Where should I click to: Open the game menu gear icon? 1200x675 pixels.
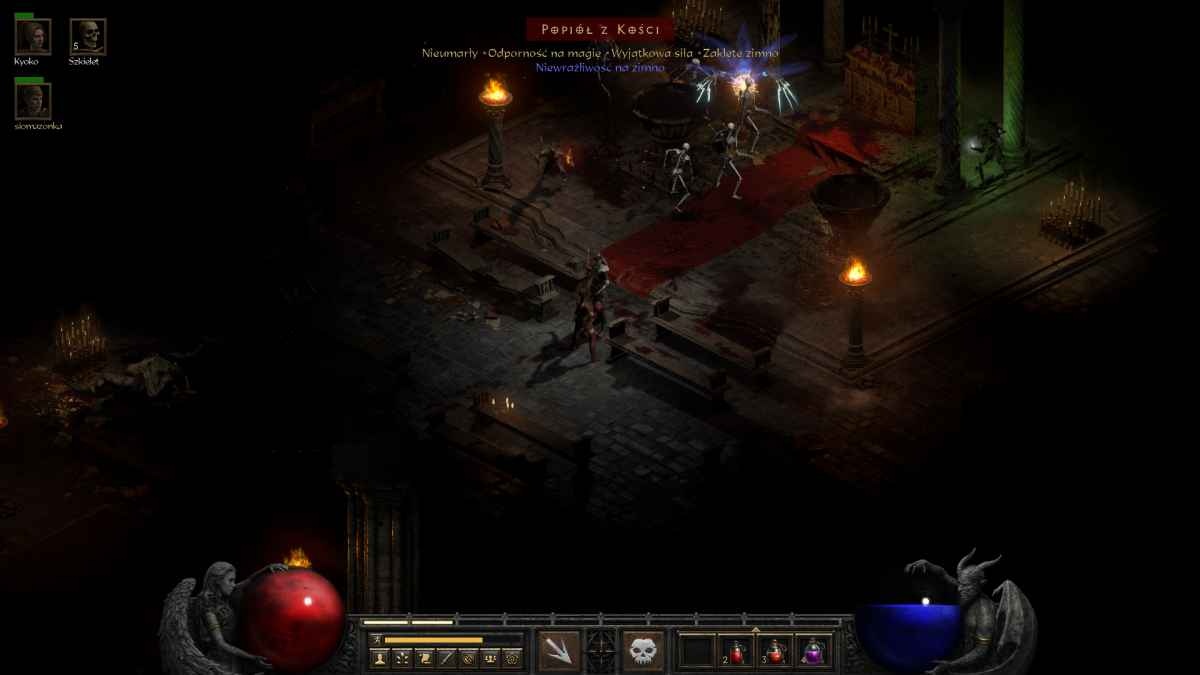click(x=512, y=658)
